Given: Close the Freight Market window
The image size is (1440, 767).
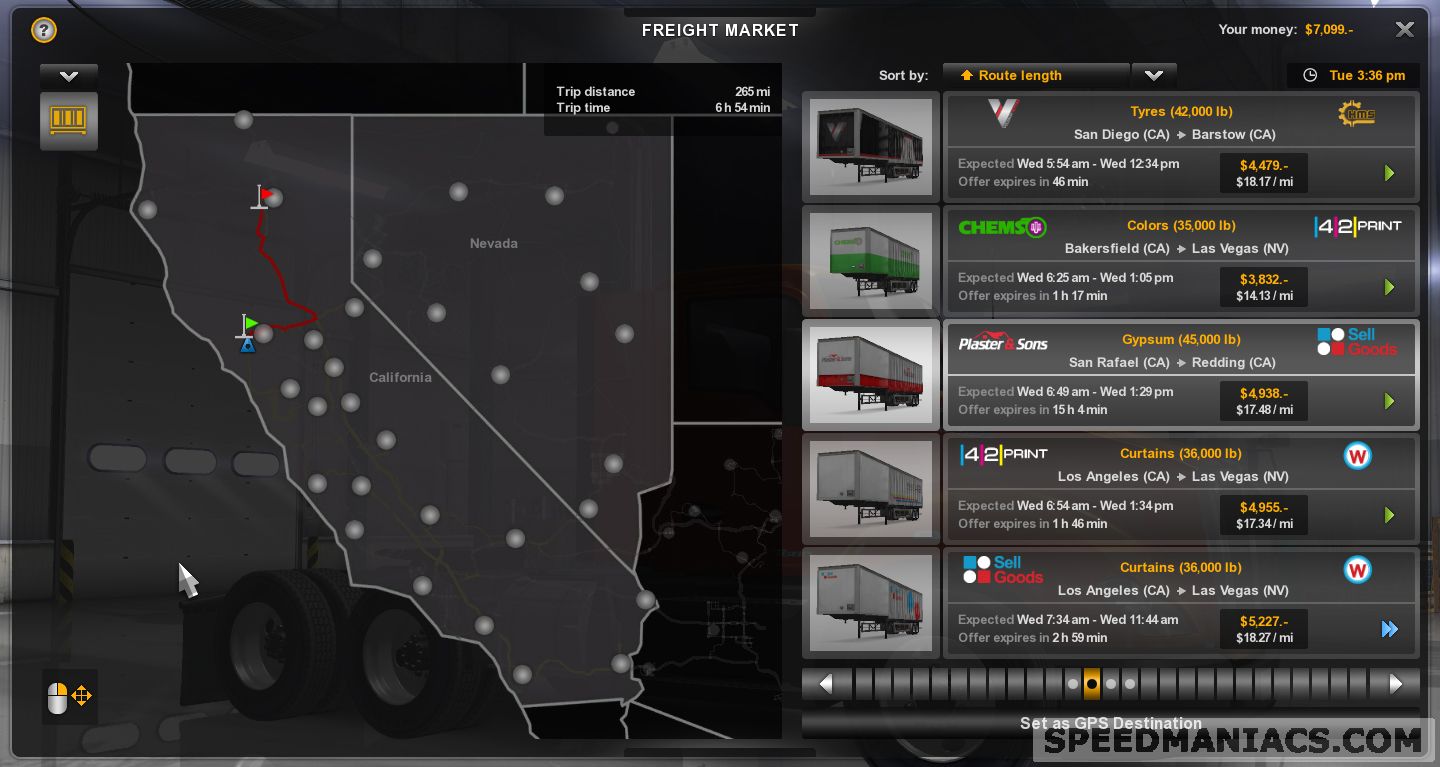Looking at the screenshot, I should [1404, 30].
